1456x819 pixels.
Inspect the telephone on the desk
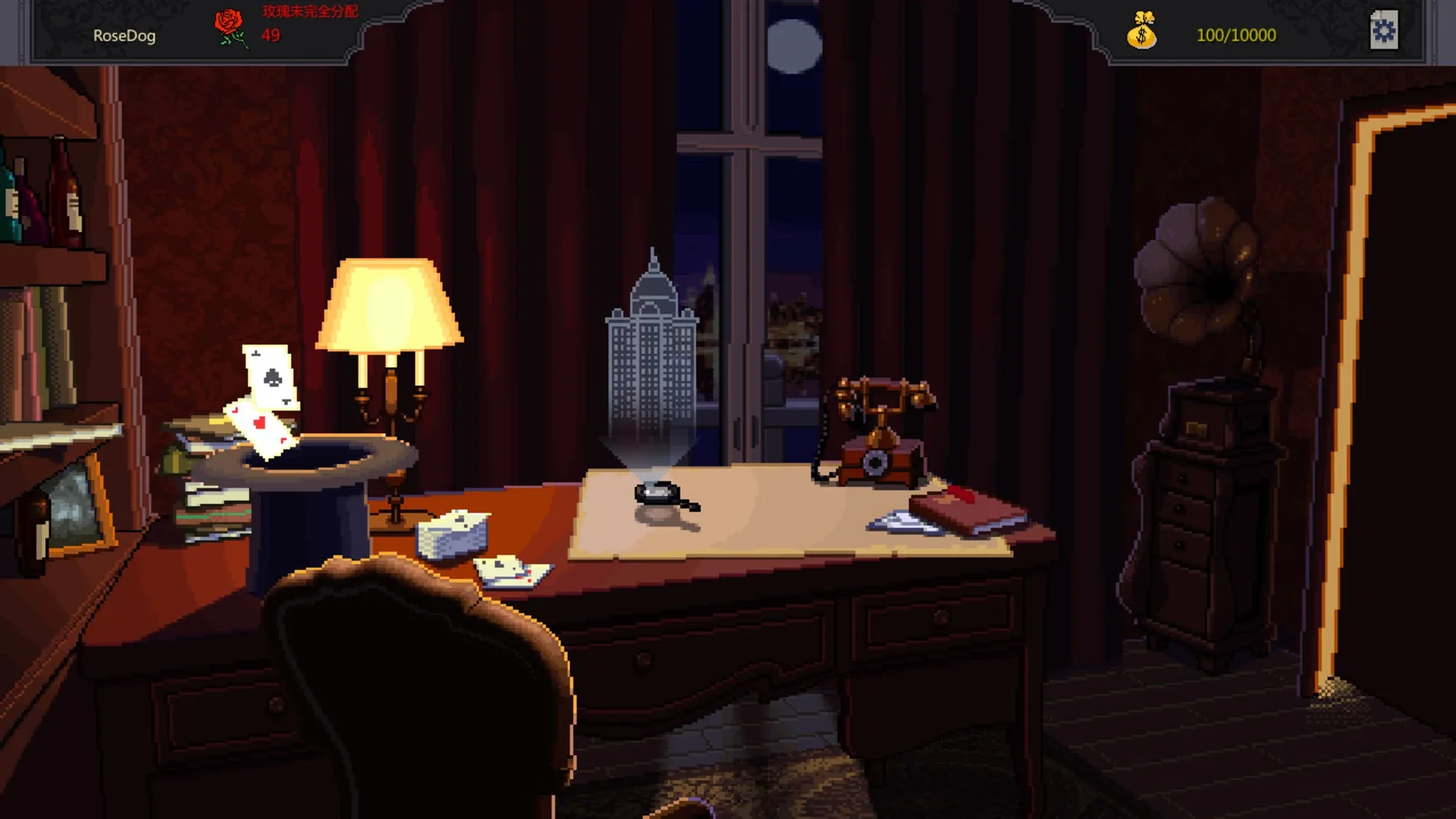tap(876, 432)
